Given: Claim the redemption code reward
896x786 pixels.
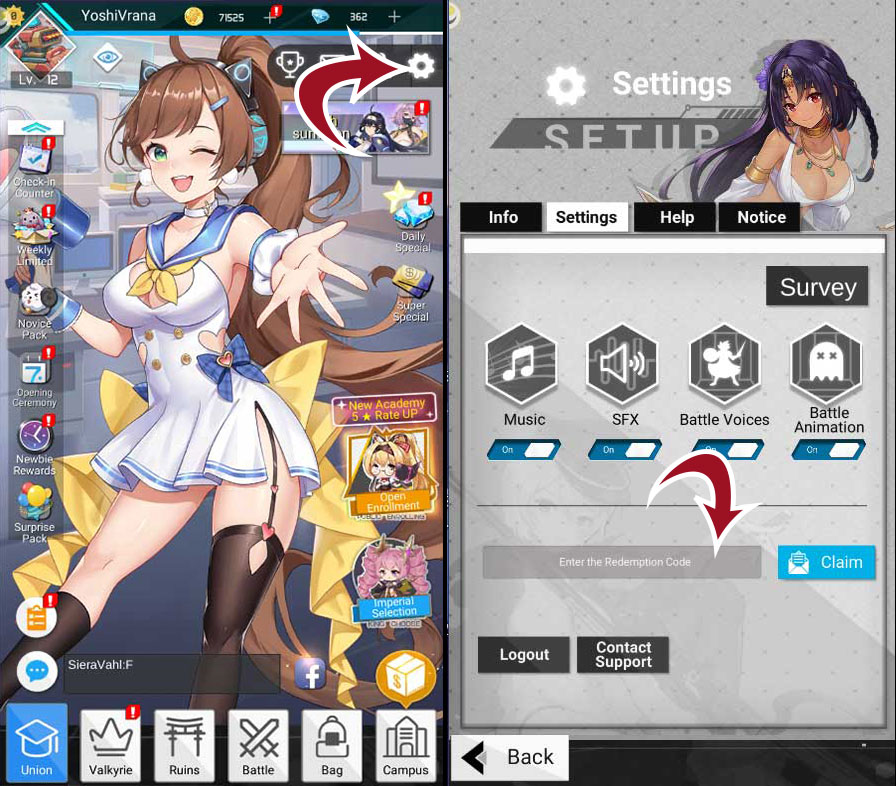Looking at the screenshot, I should pyautogui.click(x=826, y=562).
